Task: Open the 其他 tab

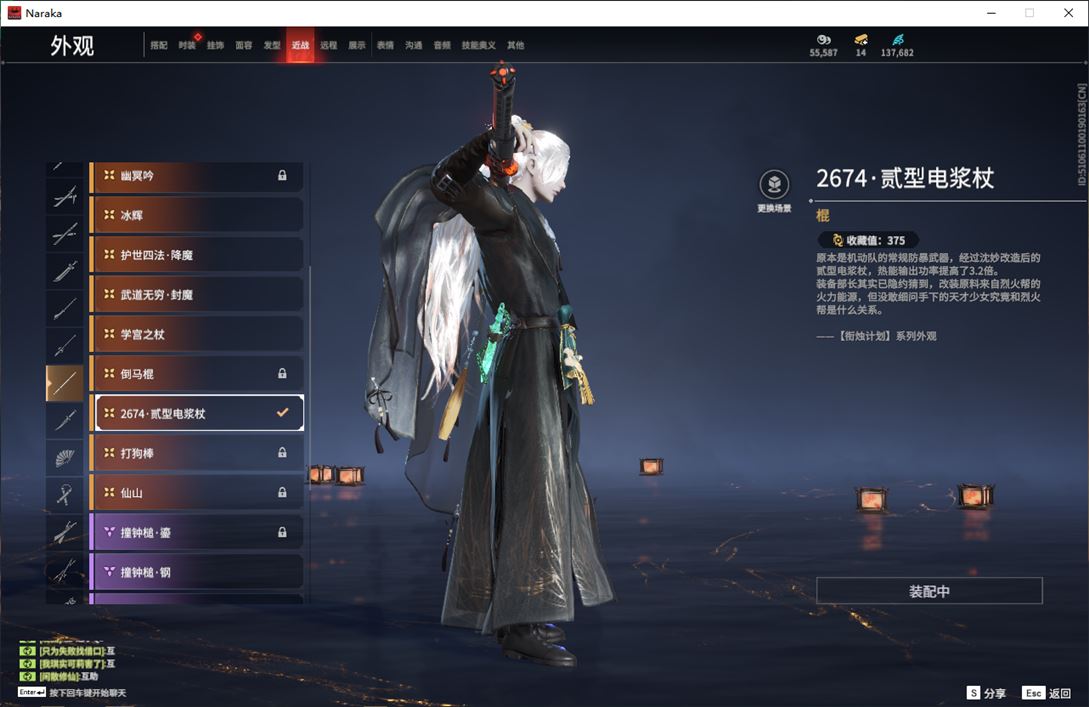Action: click(515, 45)
